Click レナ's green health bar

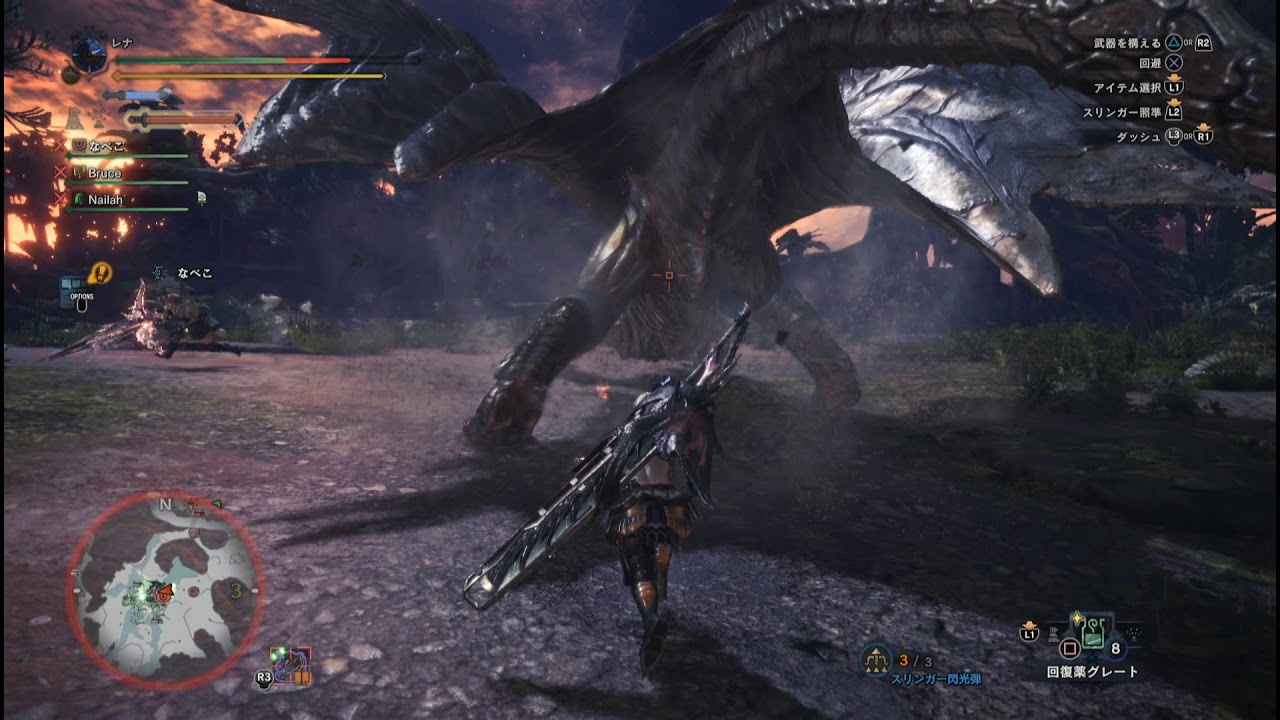pos(200,61)
